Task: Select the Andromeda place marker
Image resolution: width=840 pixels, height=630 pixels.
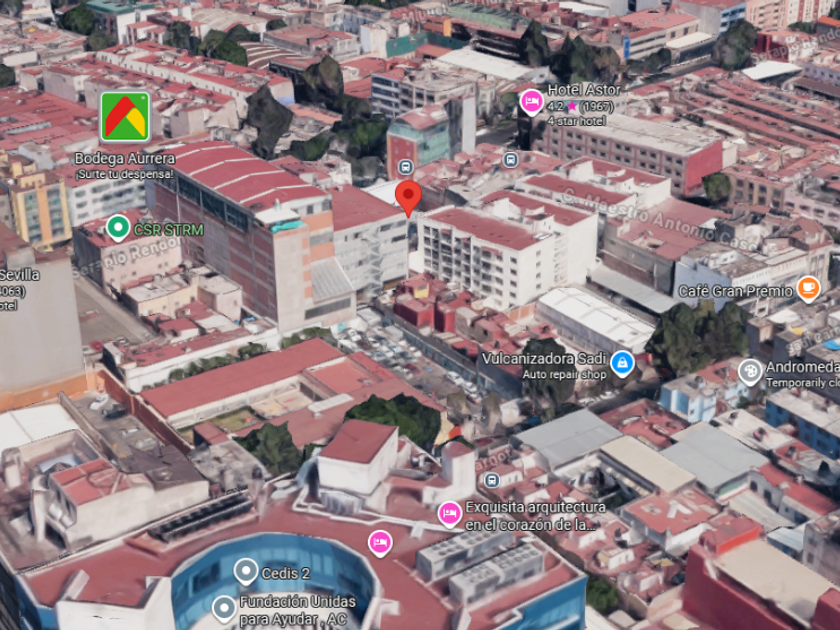Action: [x=750, y=371]
